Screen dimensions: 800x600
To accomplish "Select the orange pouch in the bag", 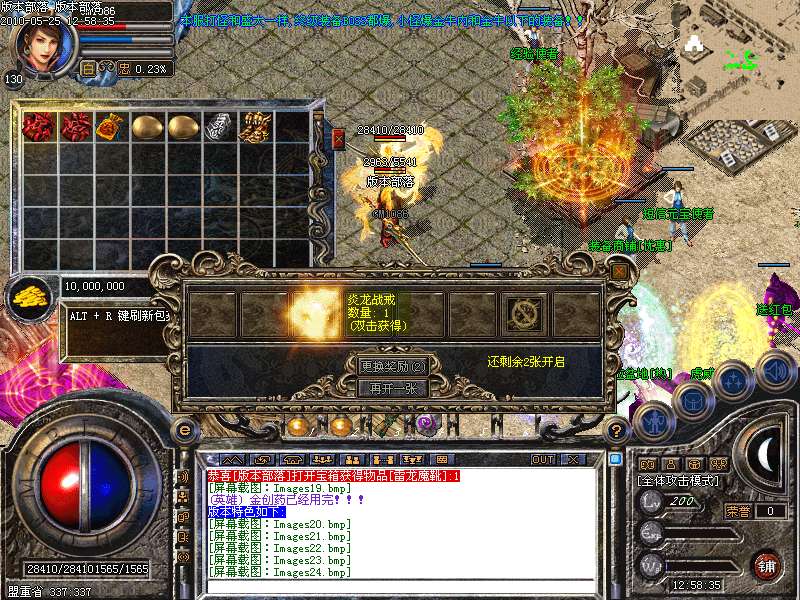I will tap(111, 127).
